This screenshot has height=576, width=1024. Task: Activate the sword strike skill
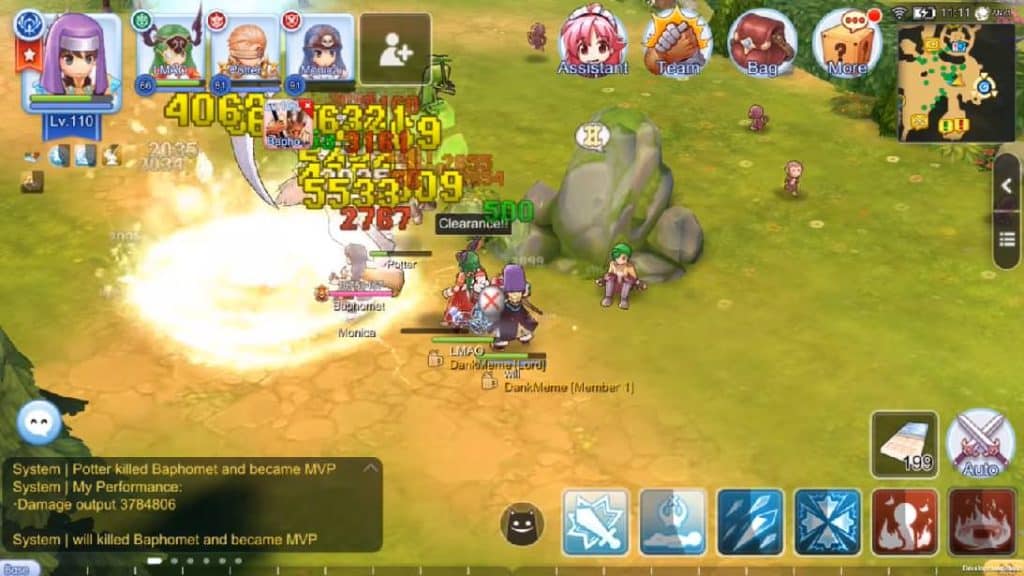[596, 522]
